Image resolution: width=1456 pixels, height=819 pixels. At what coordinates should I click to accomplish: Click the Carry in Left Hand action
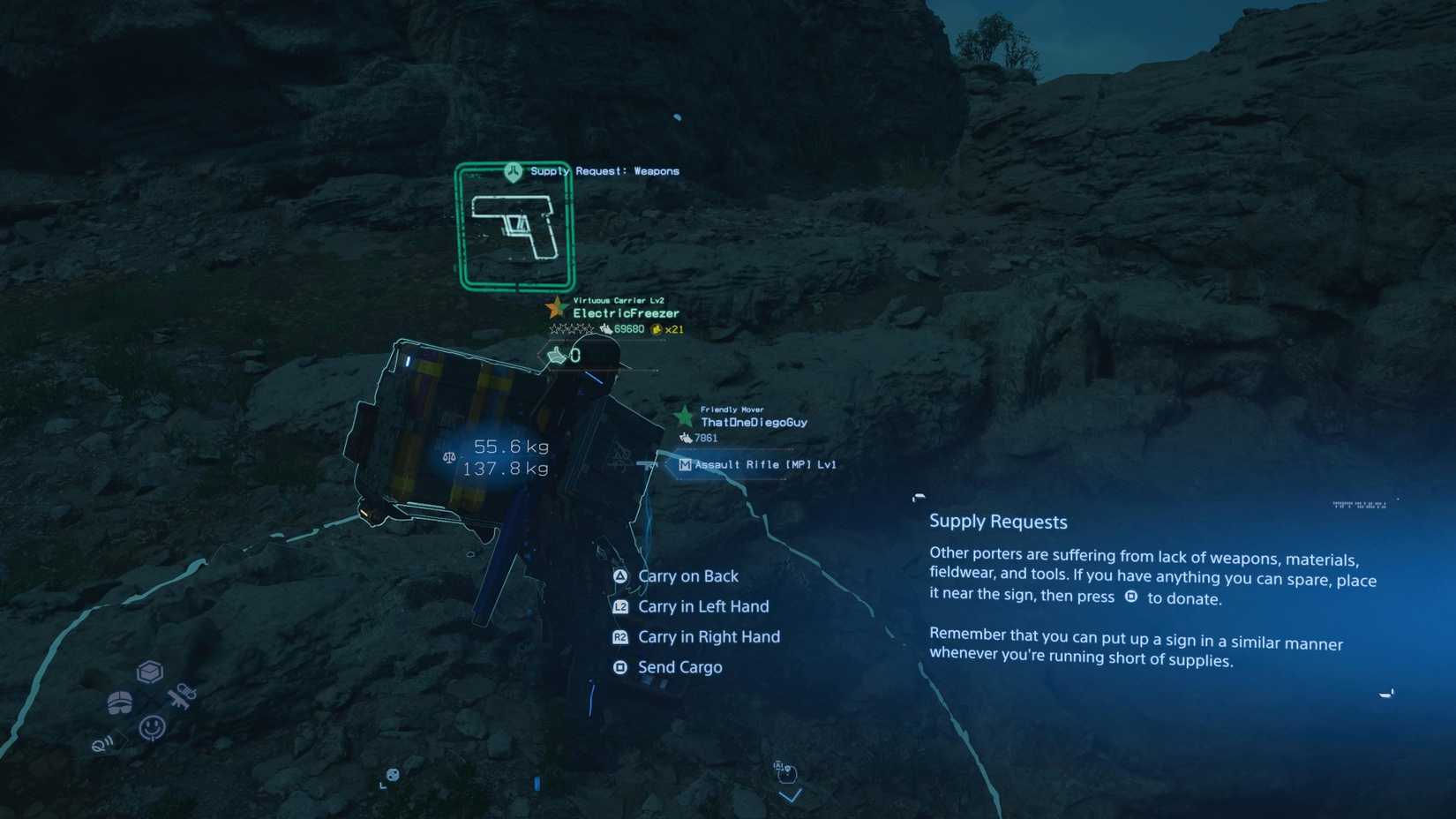tap(703, 606)
